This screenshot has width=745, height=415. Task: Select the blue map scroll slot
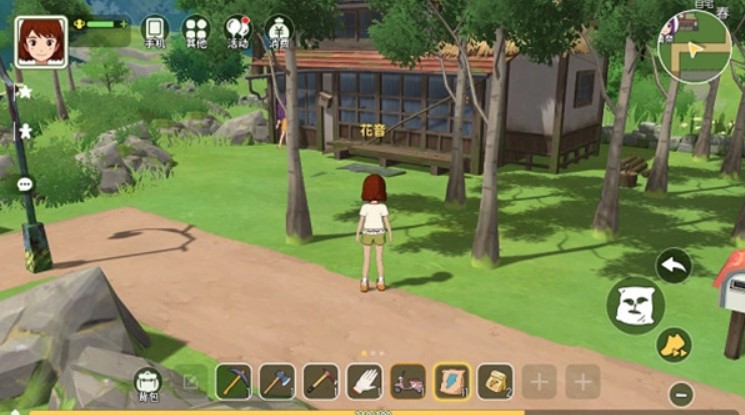[x=452, y=381]
